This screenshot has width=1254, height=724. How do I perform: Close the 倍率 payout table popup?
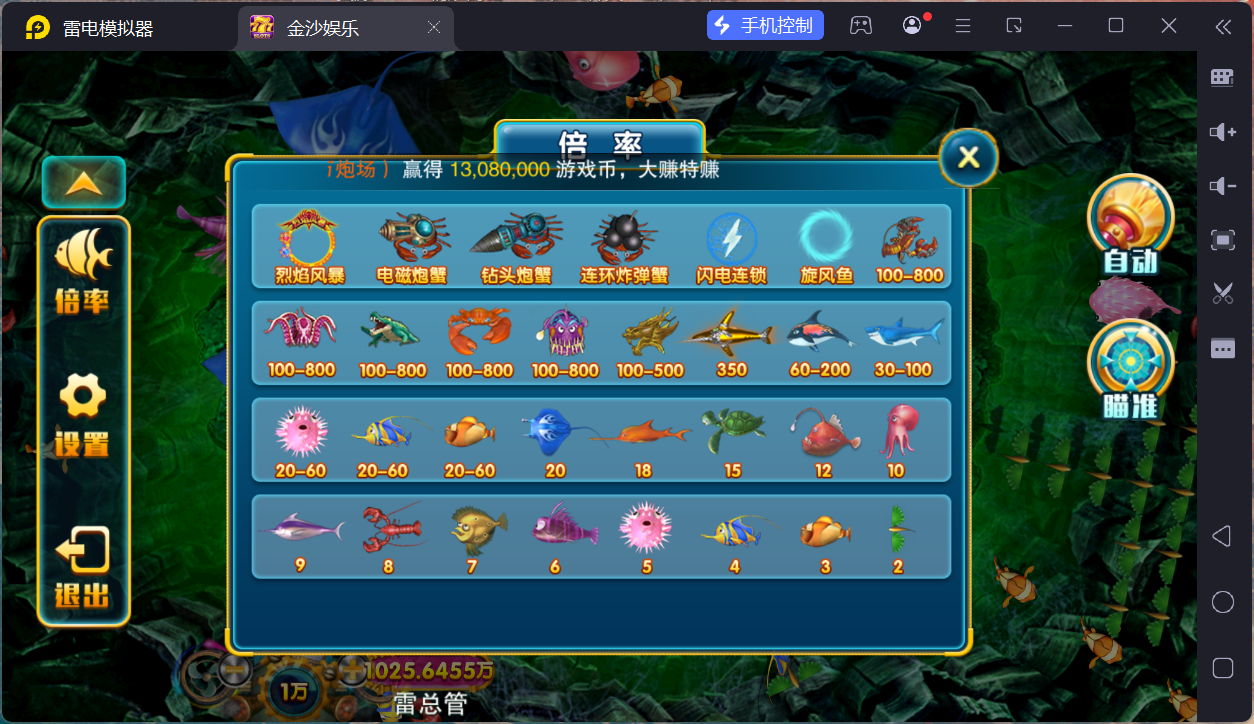pyautogui.click(x=968, y=158)
